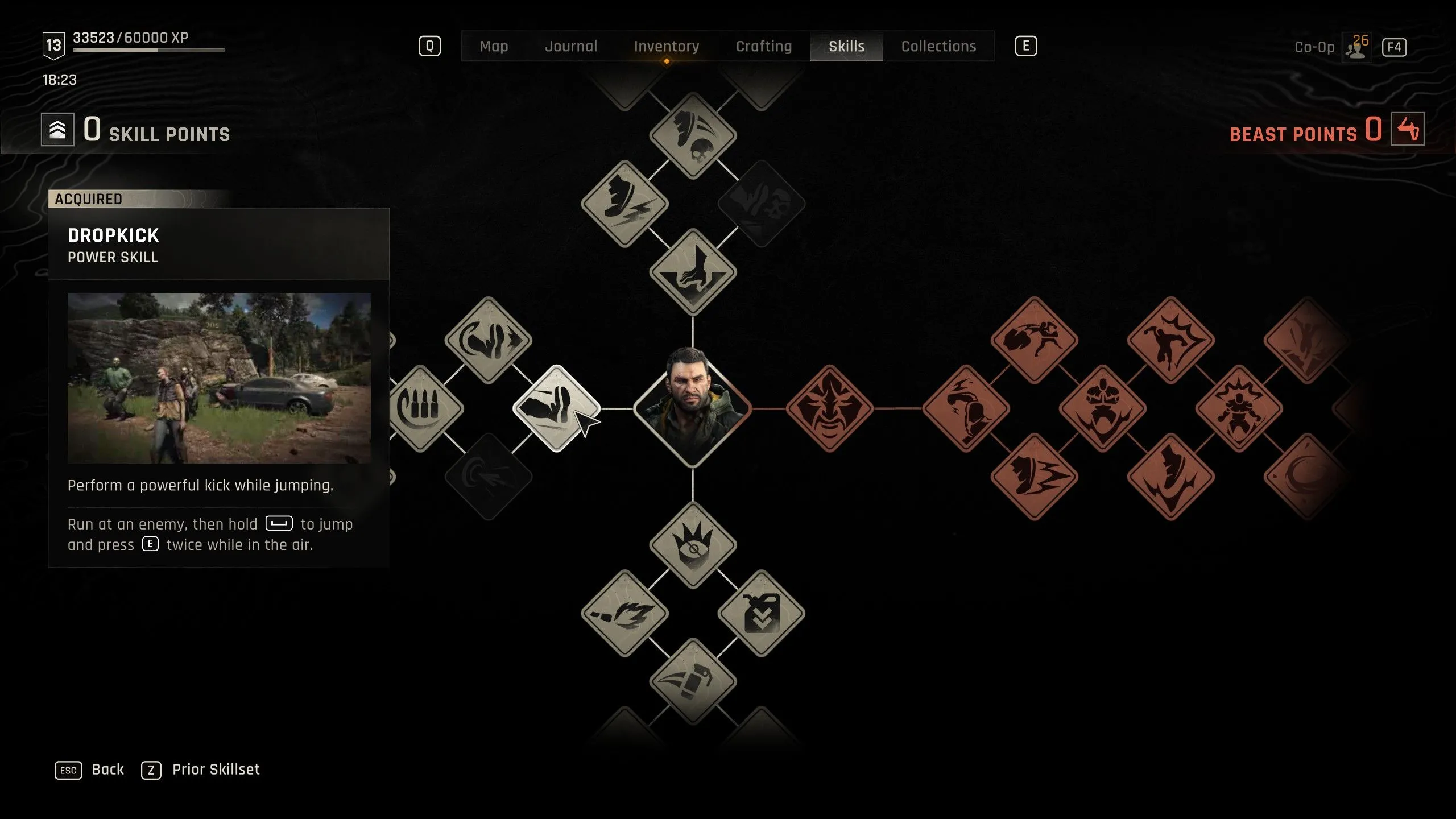Screen dimensions: 1456x819
Task: Open the Journal tab
Action: 571,46
